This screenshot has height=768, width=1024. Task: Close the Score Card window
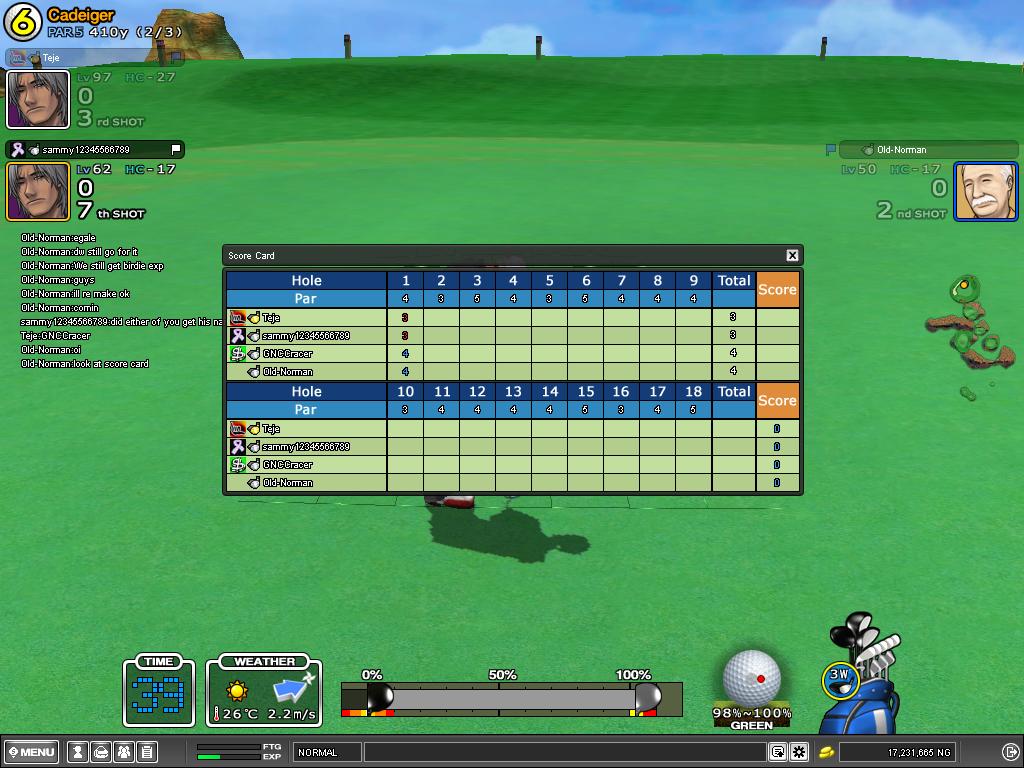792,256
